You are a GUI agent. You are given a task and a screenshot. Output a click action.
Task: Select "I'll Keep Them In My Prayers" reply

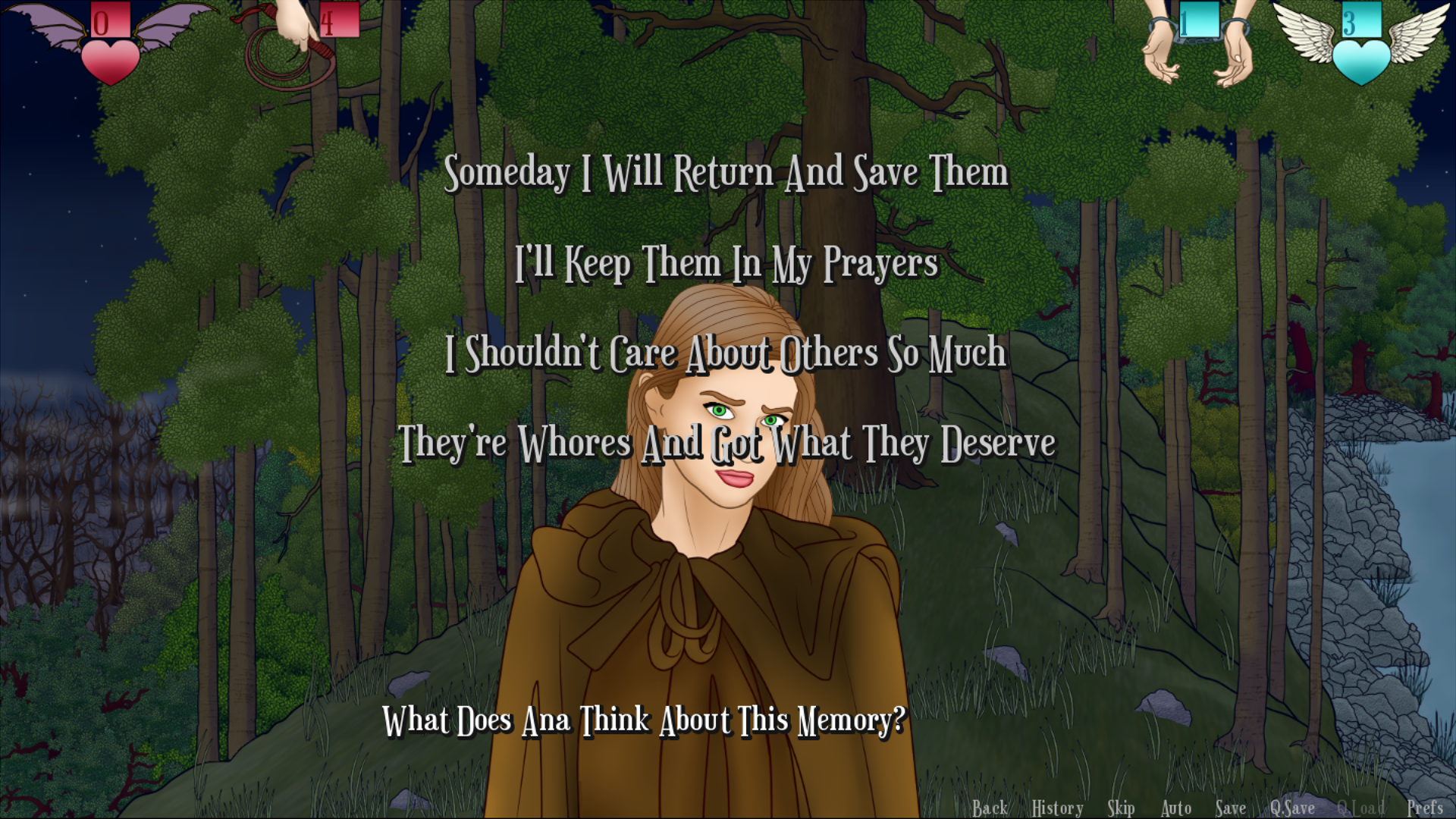point(726,263)
